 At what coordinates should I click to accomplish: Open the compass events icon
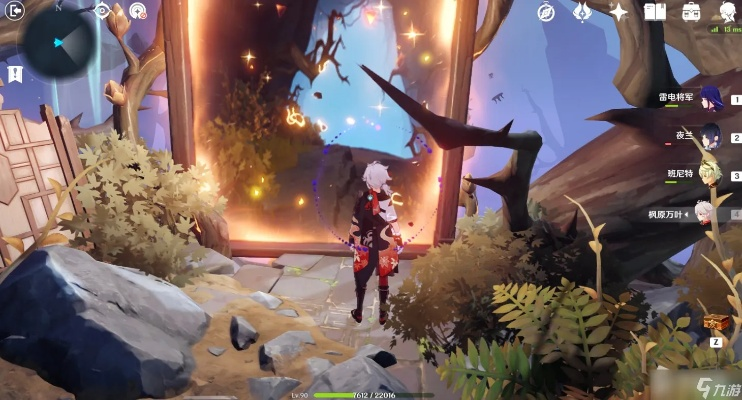pos(545,12)
